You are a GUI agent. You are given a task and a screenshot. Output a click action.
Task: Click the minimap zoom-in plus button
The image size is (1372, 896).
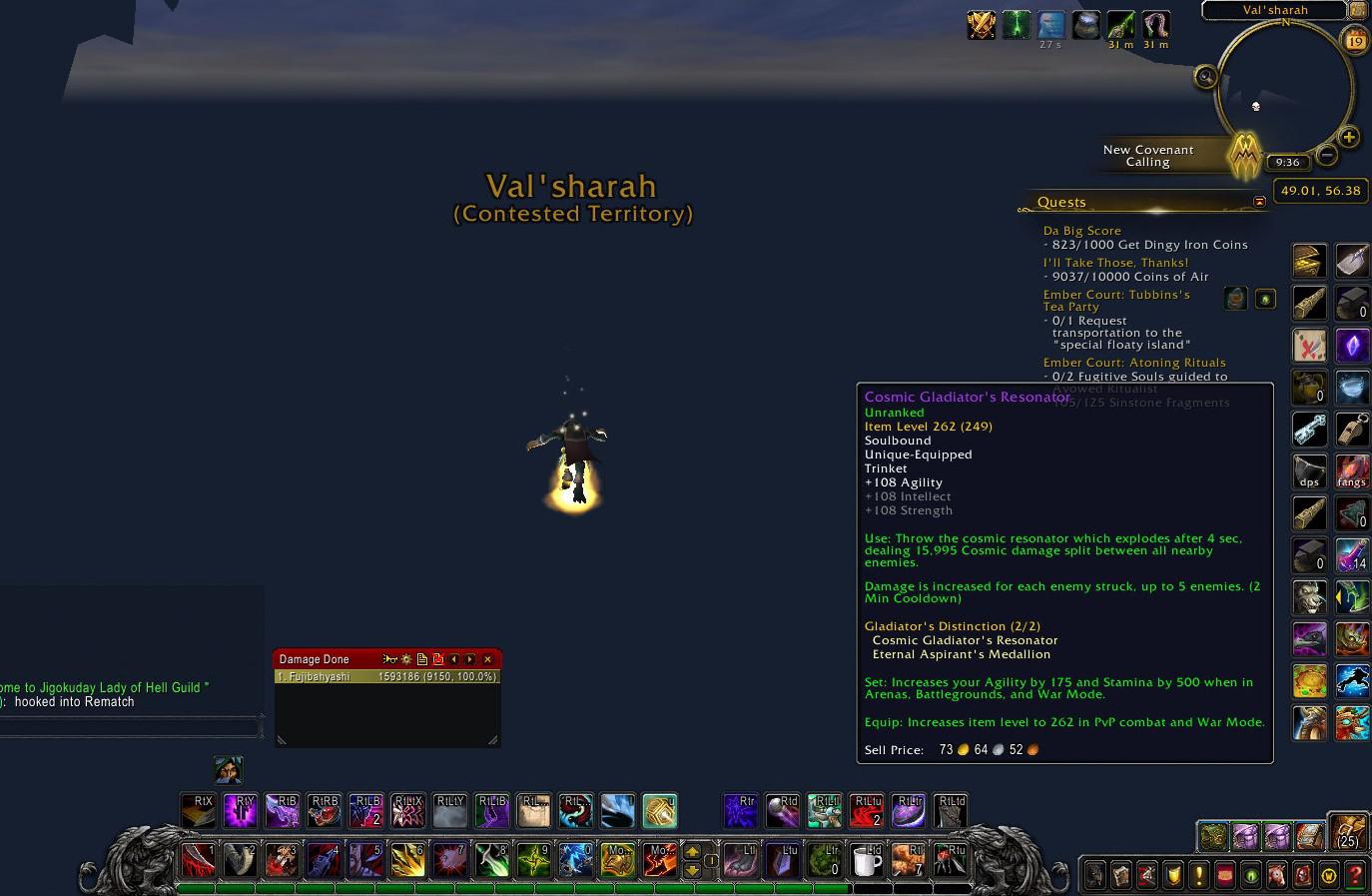1348,137
